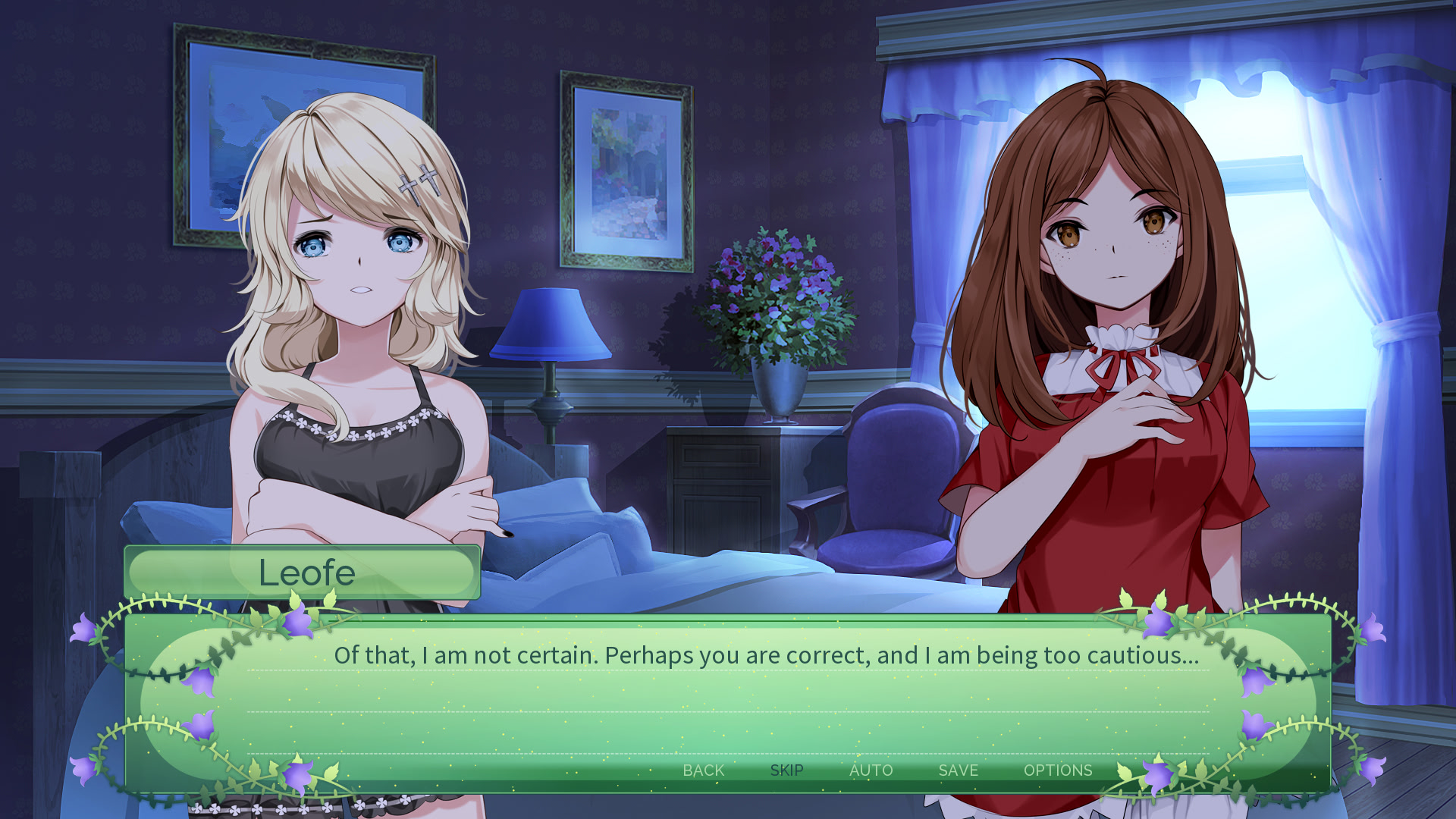Advance Leofe's dialogue text box

click(x=728, y=698)
